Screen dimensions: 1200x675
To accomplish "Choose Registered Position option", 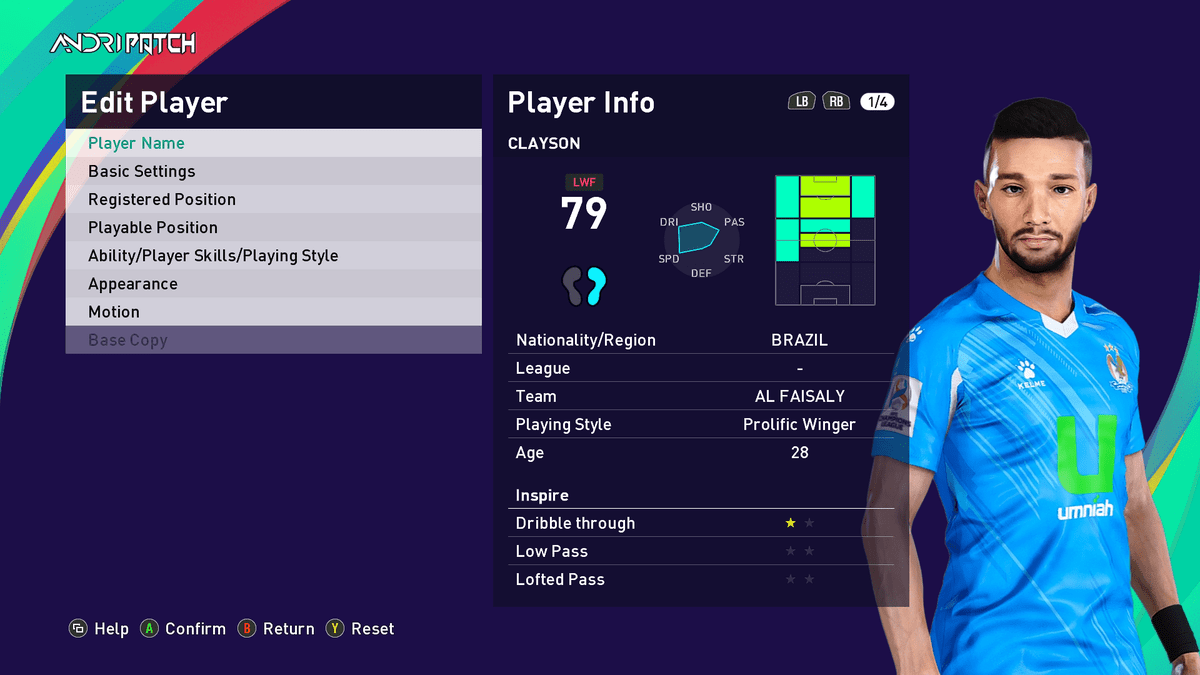I will [x=273, y=199].
